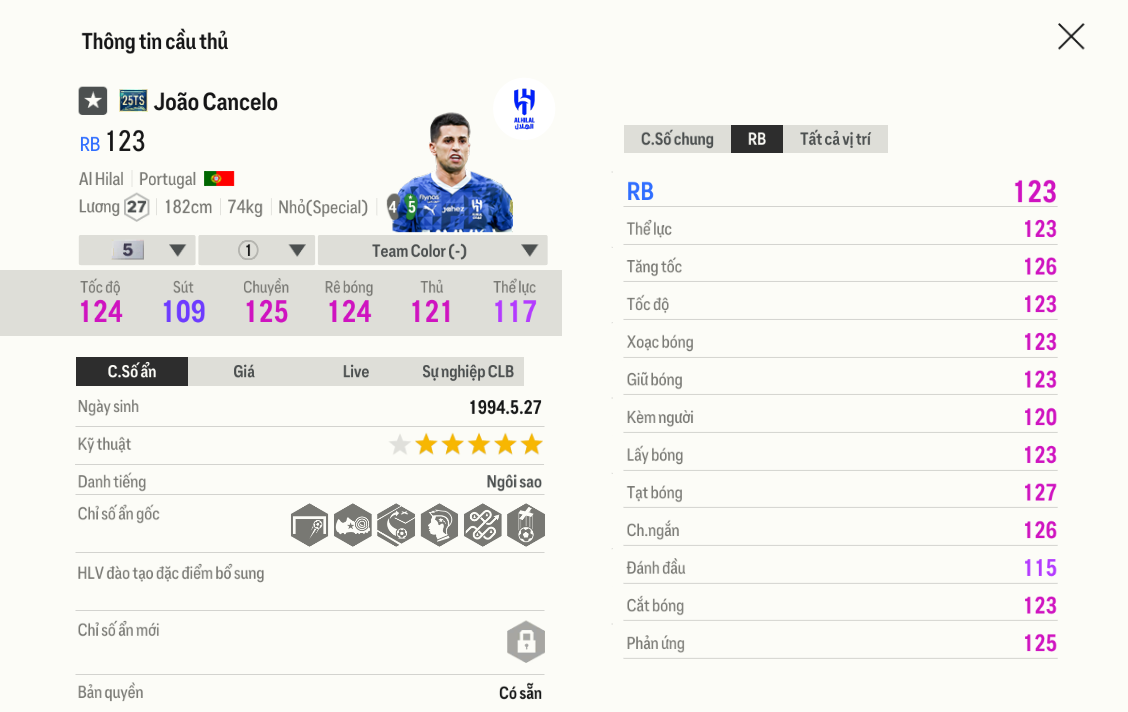
Task: Switch to the Giá tab
Action: click(x=244, y=372)
